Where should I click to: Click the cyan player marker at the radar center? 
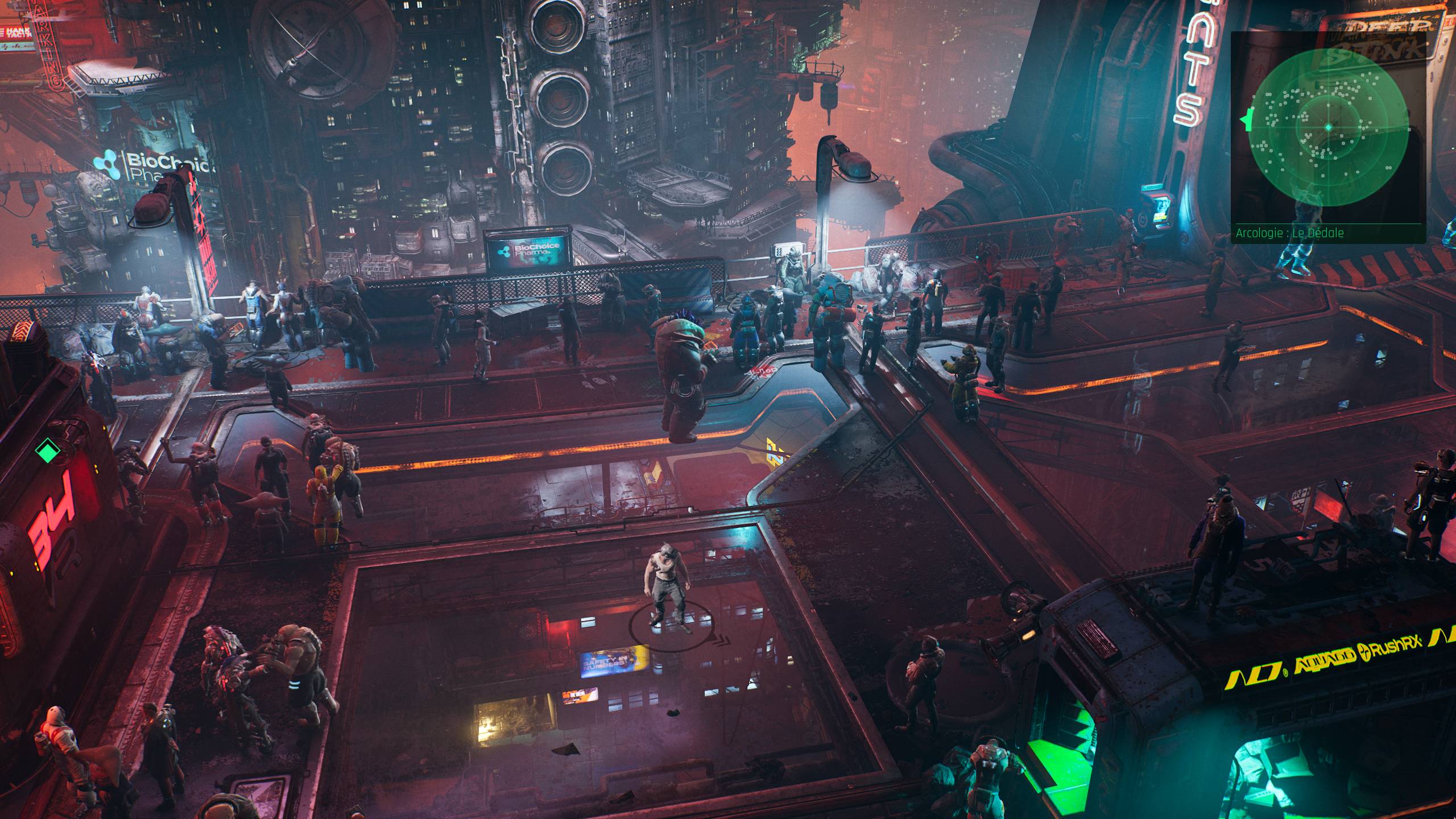tap(1329, 127)
